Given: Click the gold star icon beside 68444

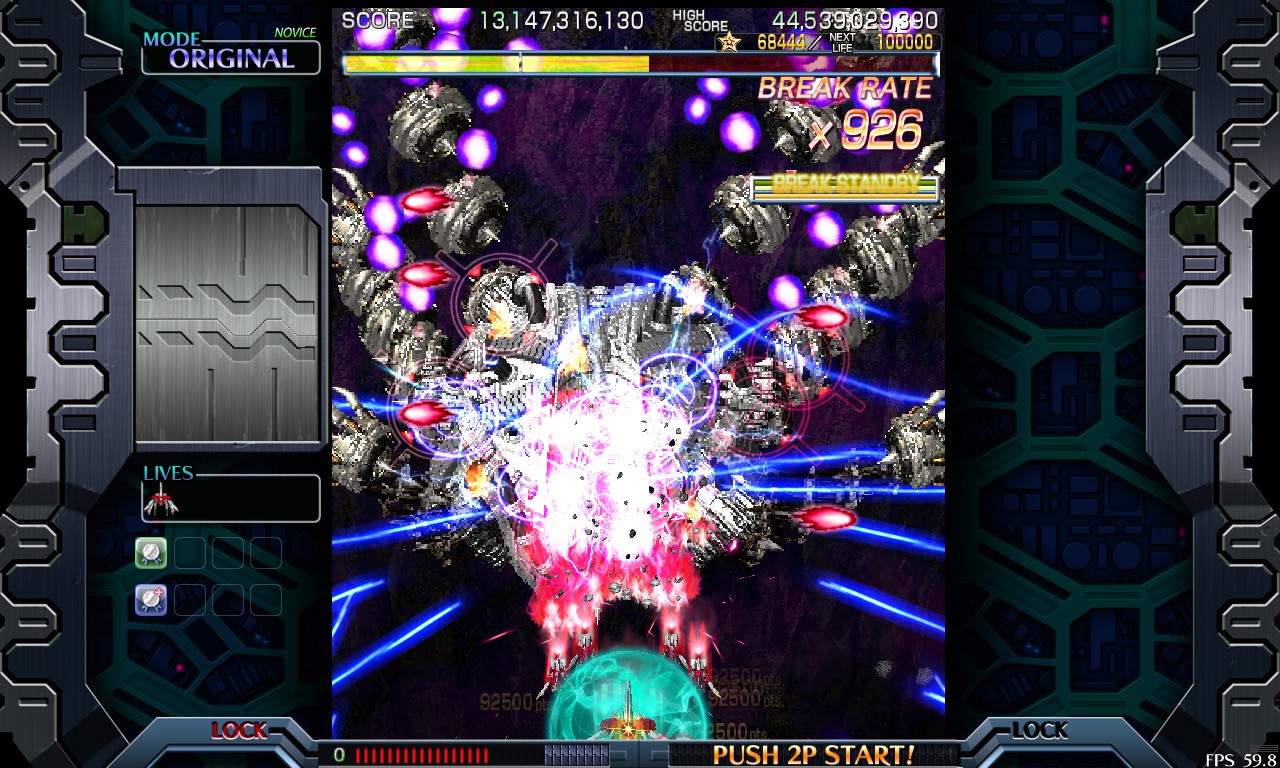Looking at the screenshot, I should (x=729, y=42).
